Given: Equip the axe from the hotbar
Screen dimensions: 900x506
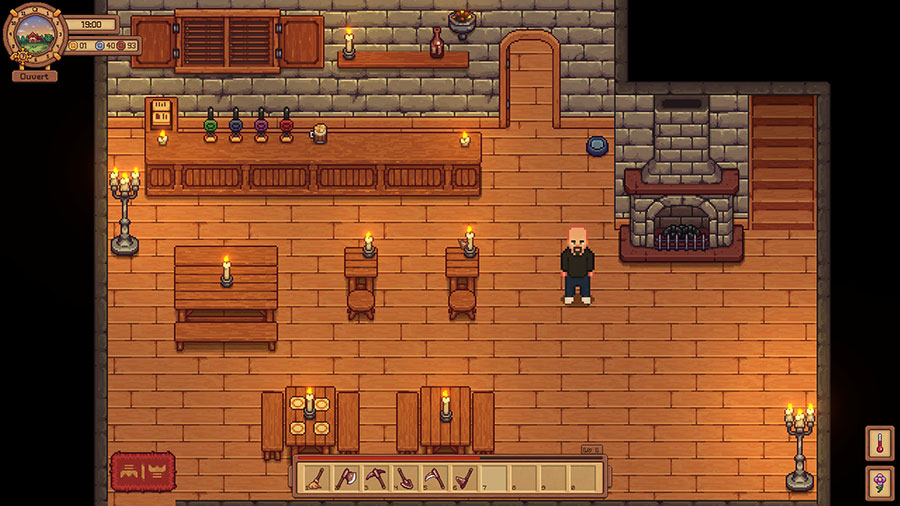Looking at the screenshot, I should pos(345,478).
